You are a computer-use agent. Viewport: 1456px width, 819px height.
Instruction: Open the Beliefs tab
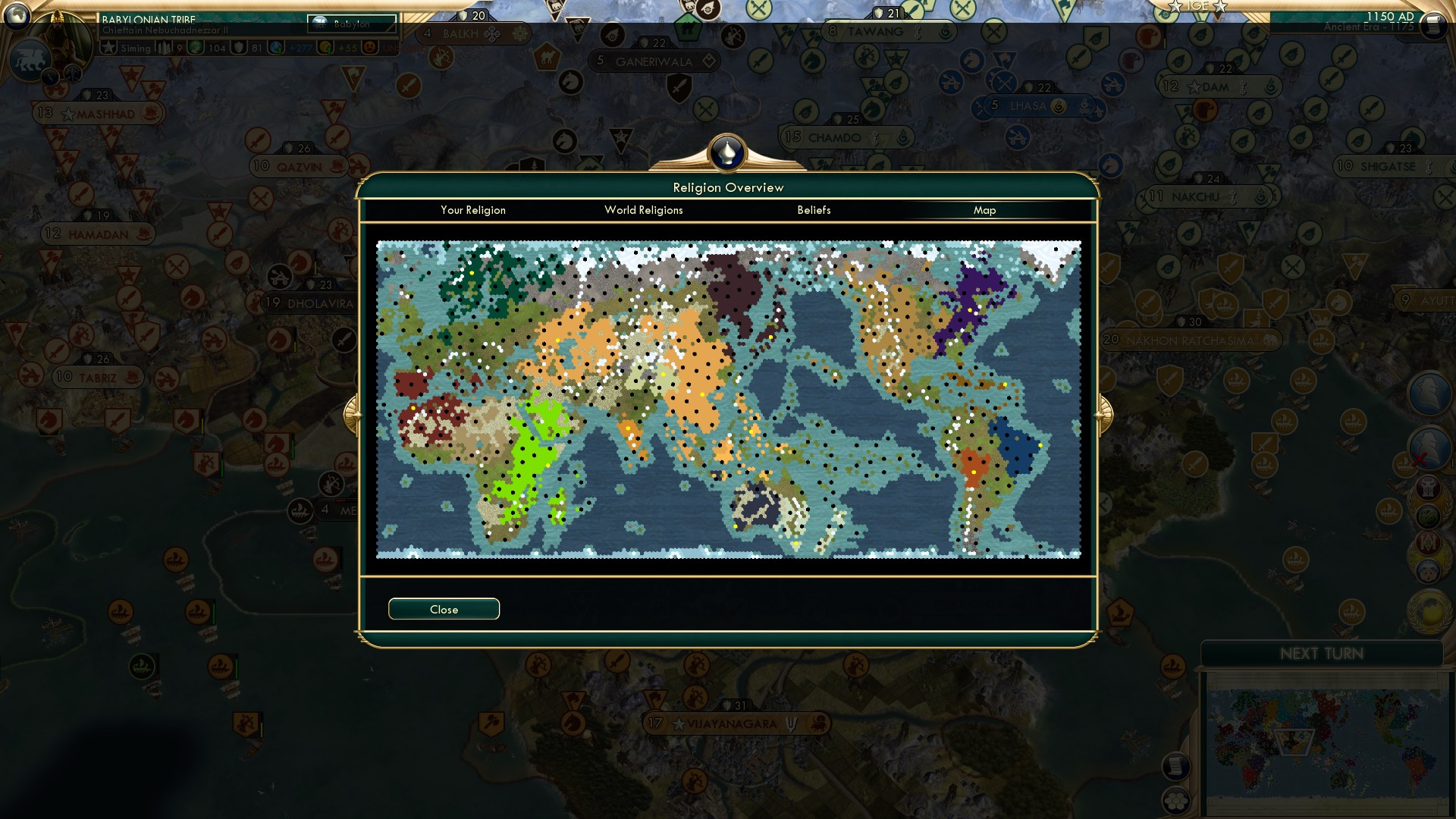tap(814, 210)
